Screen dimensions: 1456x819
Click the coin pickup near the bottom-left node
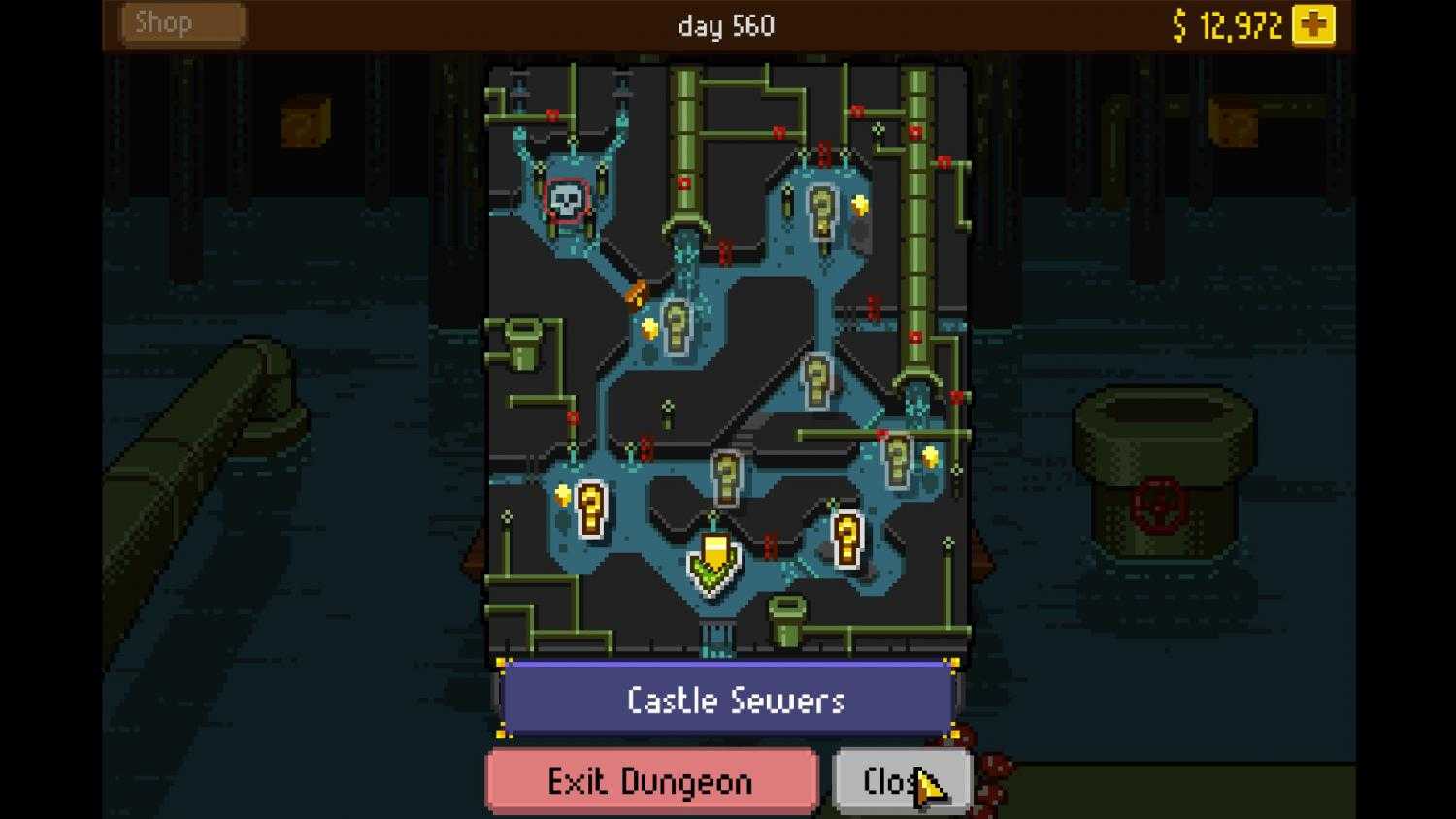563,493
